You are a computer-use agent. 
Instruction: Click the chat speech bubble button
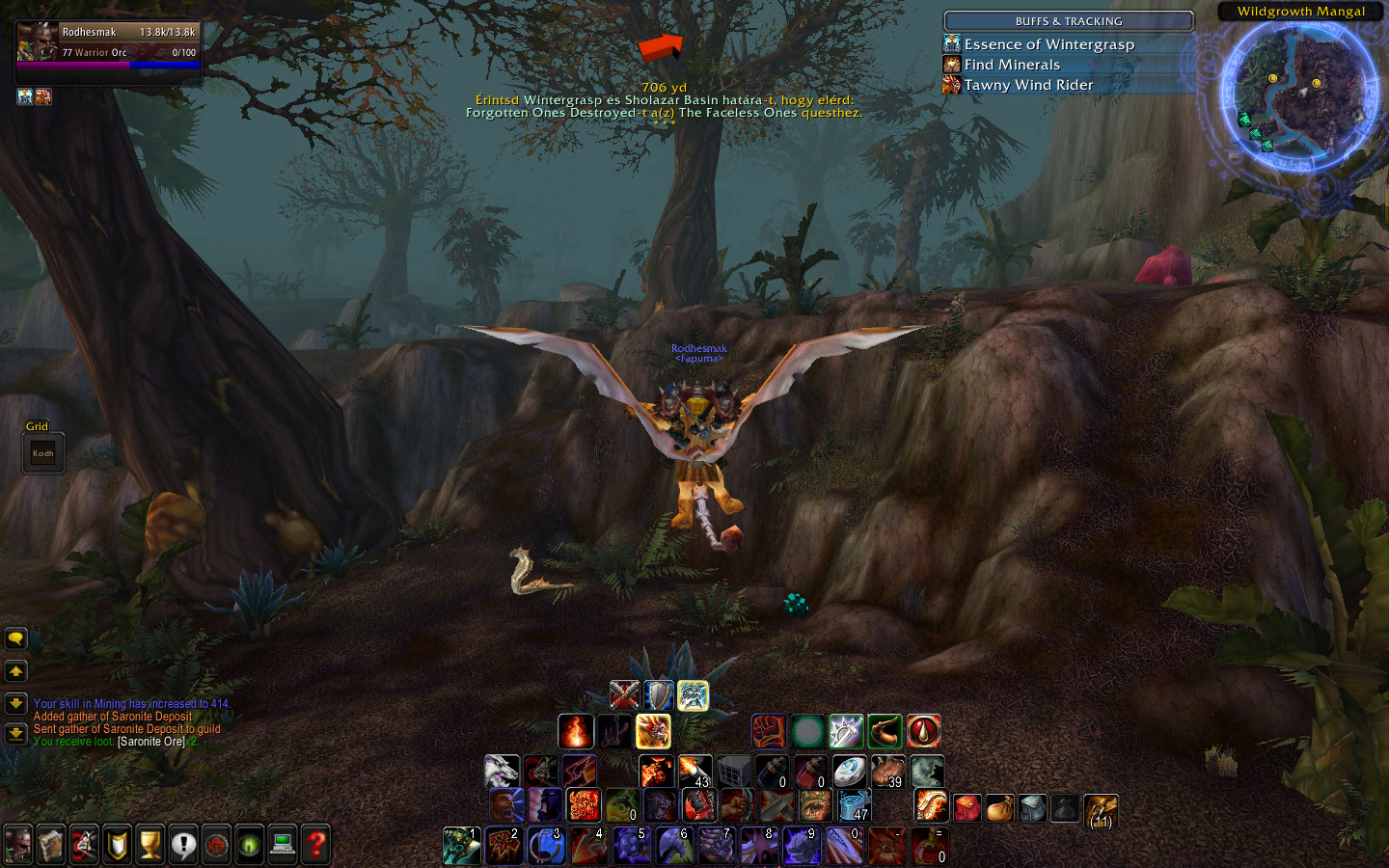click(15, 638)
